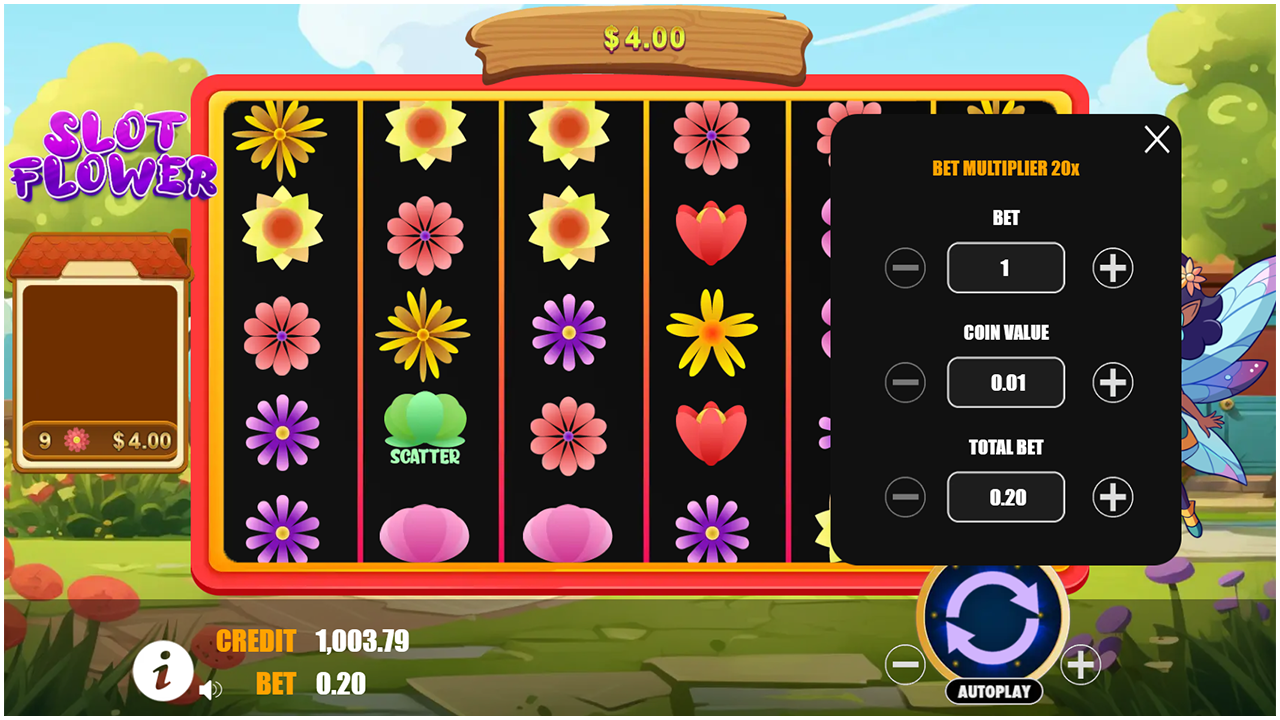Decrease the COIN VALUE with minus

pyautogui.click(x=905, y=382)
